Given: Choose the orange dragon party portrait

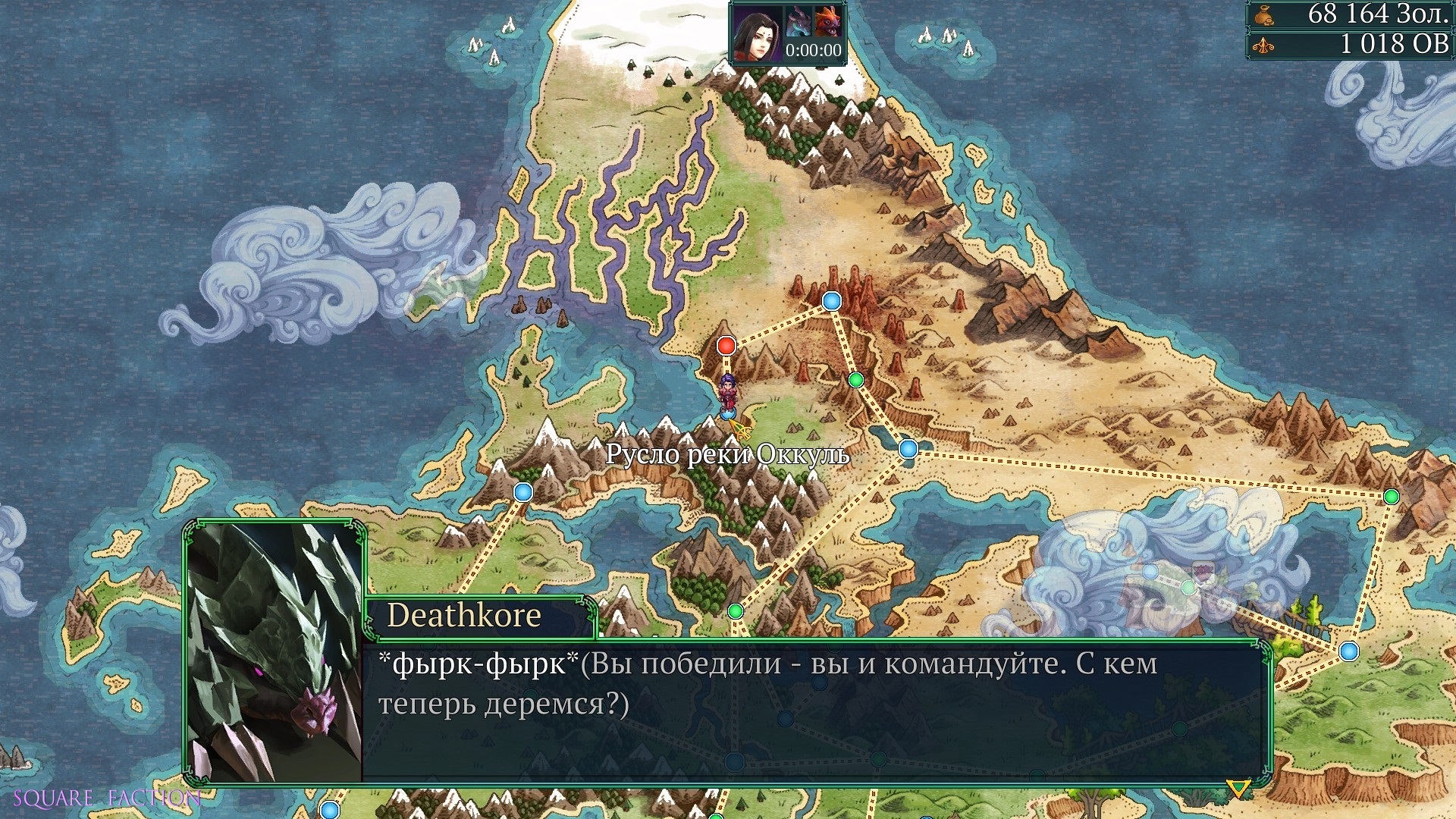Looking at the screenshot, I should pyautogui.click(x=827, y=22).
